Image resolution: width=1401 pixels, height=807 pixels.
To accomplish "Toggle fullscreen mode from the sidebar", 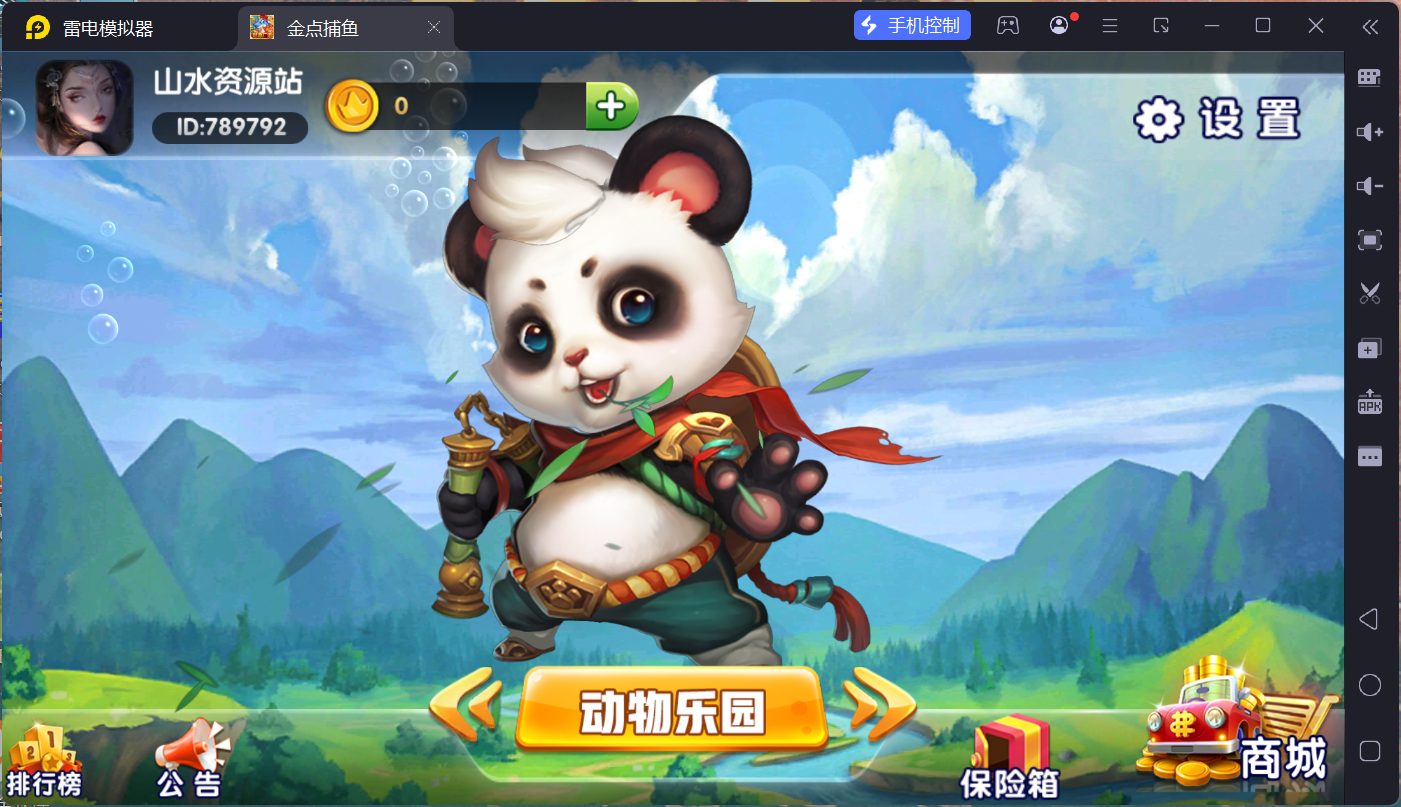I will 1369,239.
